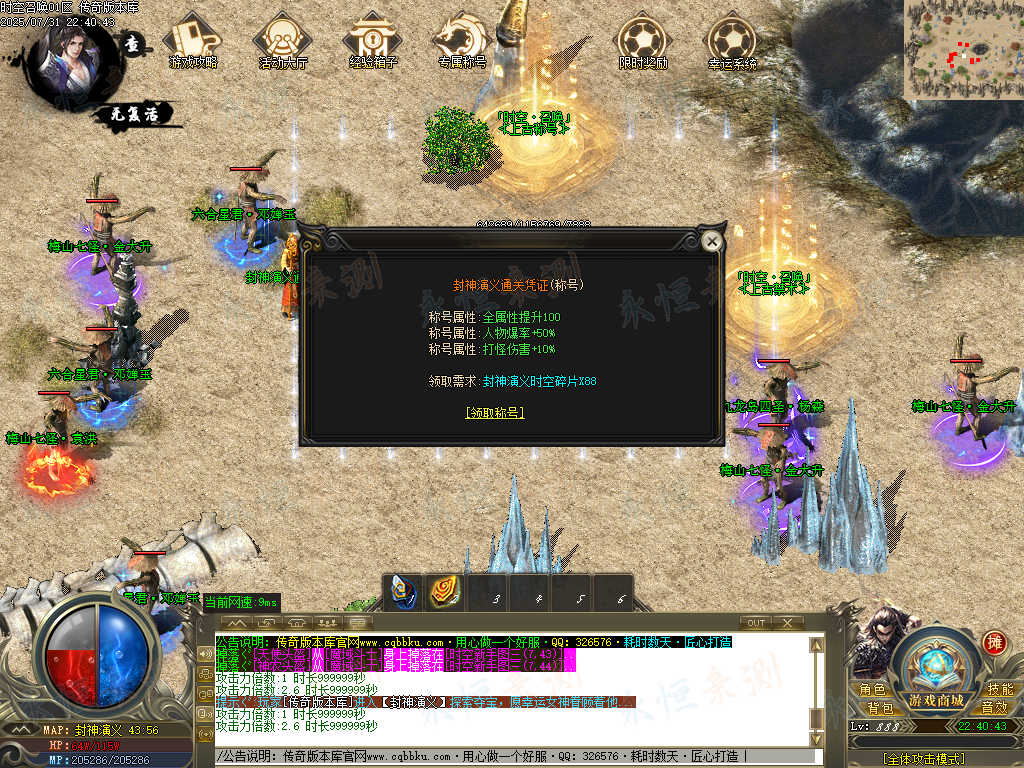
Task: Click the minimap in the corner
Action: 963,49
